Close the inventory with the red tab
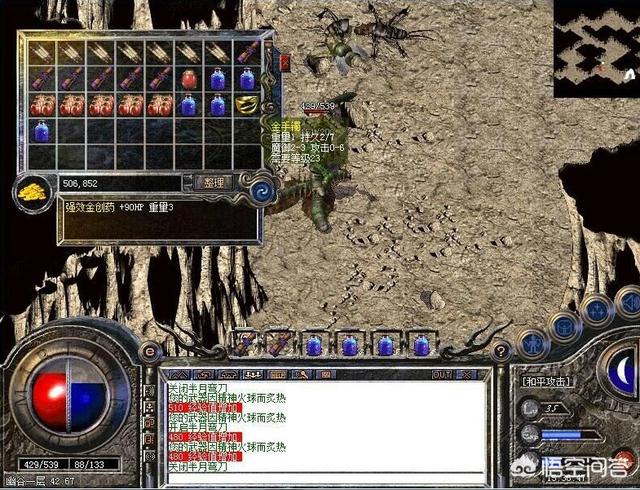Viewport: 640px width, 490px height. 285,62
